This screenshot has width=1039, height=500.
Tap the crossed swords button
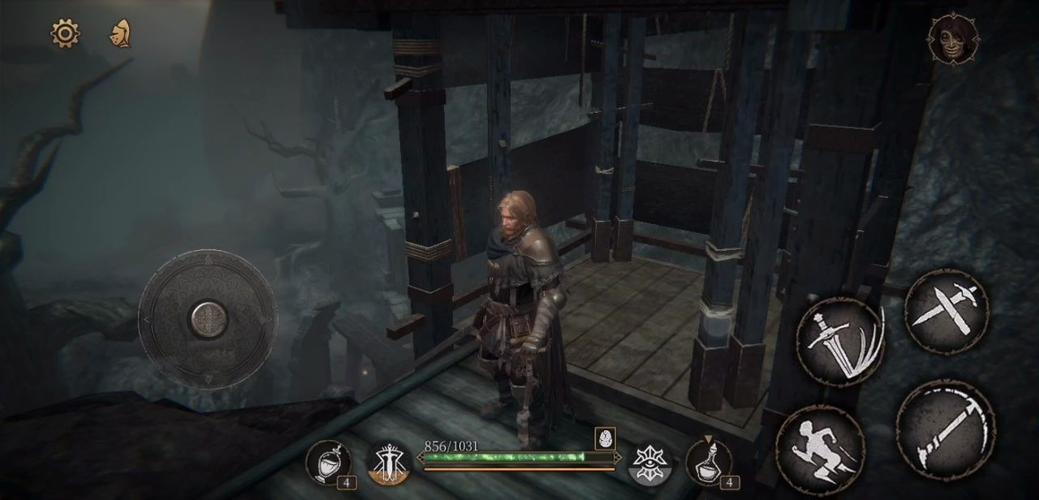[x=946, y=311]
